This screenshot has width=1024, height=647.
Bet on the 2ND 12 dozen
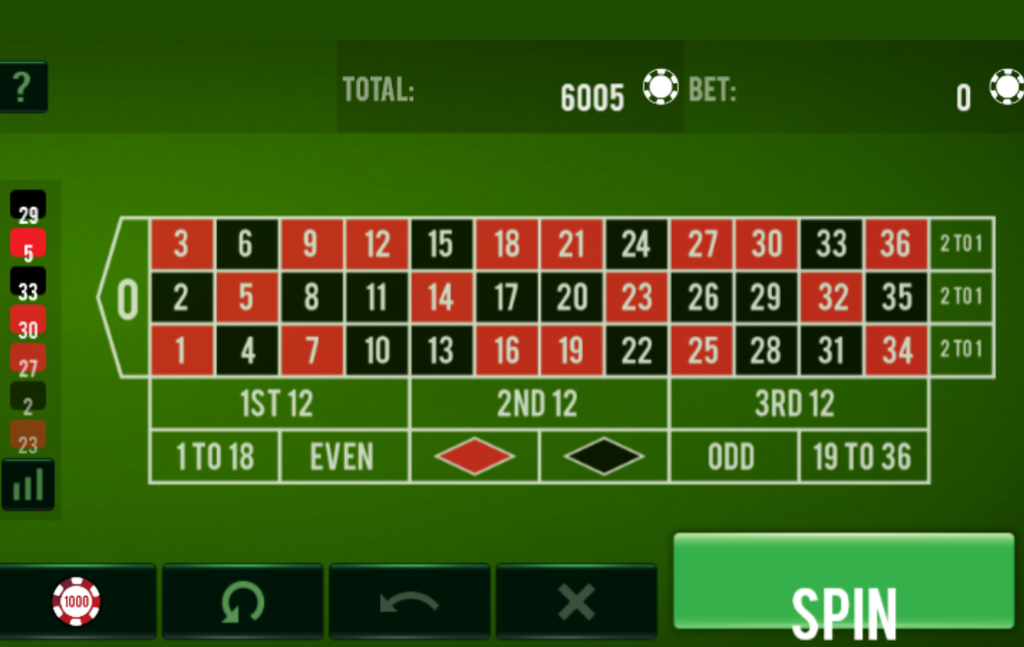point(538,404)
